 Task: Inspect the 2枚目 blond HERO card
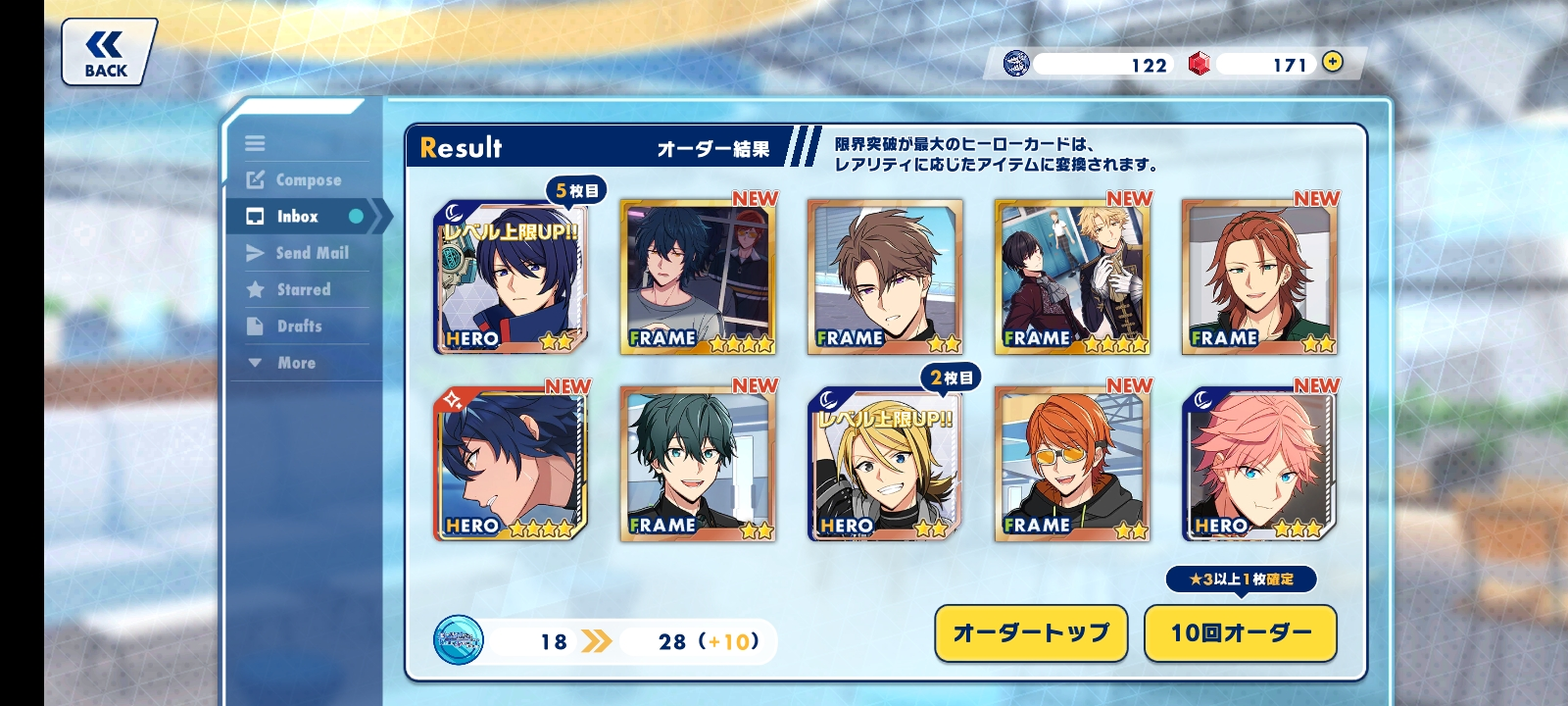pyautogui.click(x=885, y=465)
